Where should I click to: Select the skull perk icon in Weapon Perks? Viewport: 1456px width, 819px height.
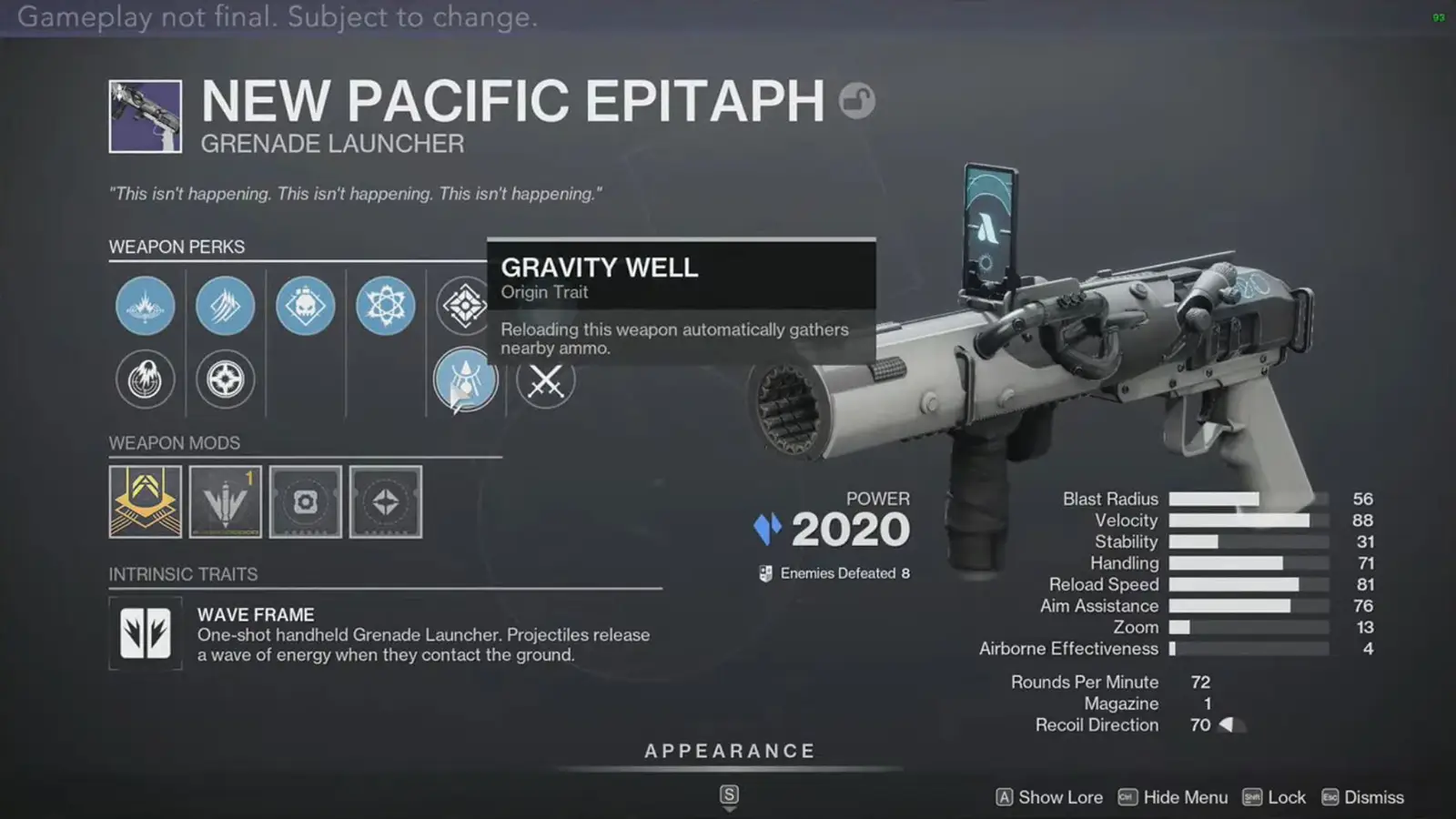point(305,307)
